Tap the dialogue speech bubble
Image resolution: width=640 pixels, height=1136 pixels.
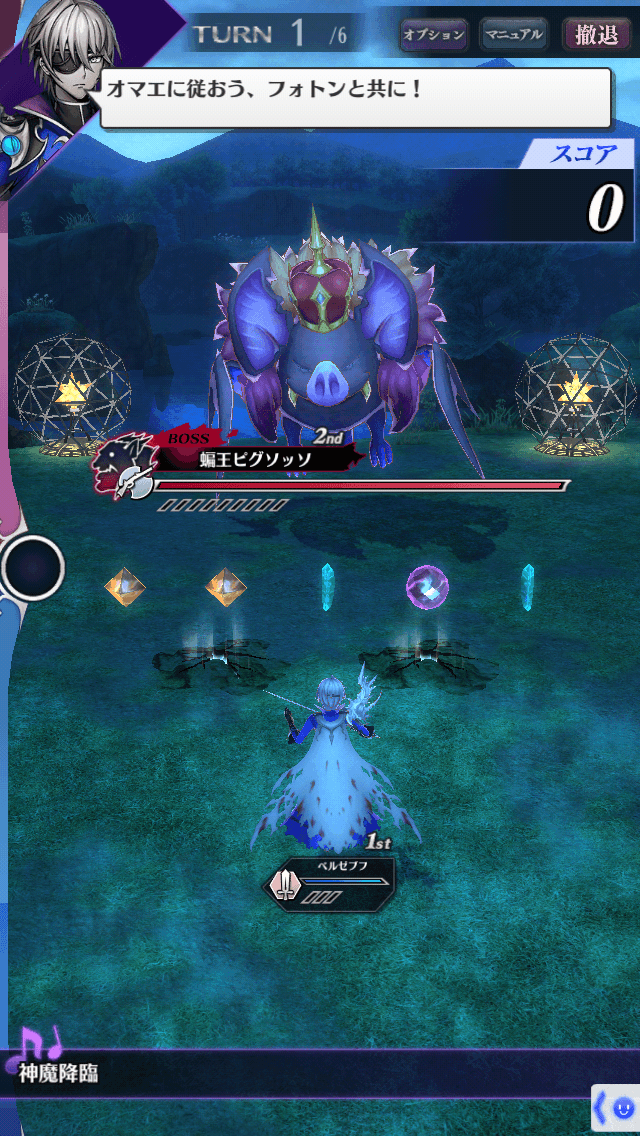(355, 98)
